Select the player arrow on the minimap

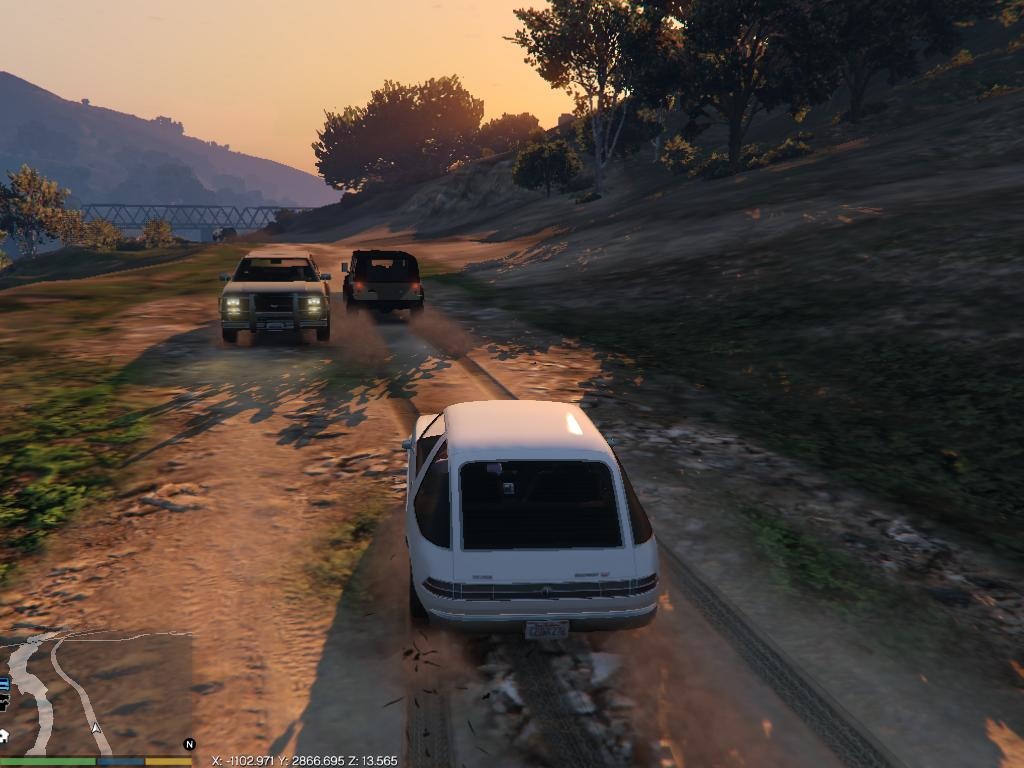coord(96,727)
